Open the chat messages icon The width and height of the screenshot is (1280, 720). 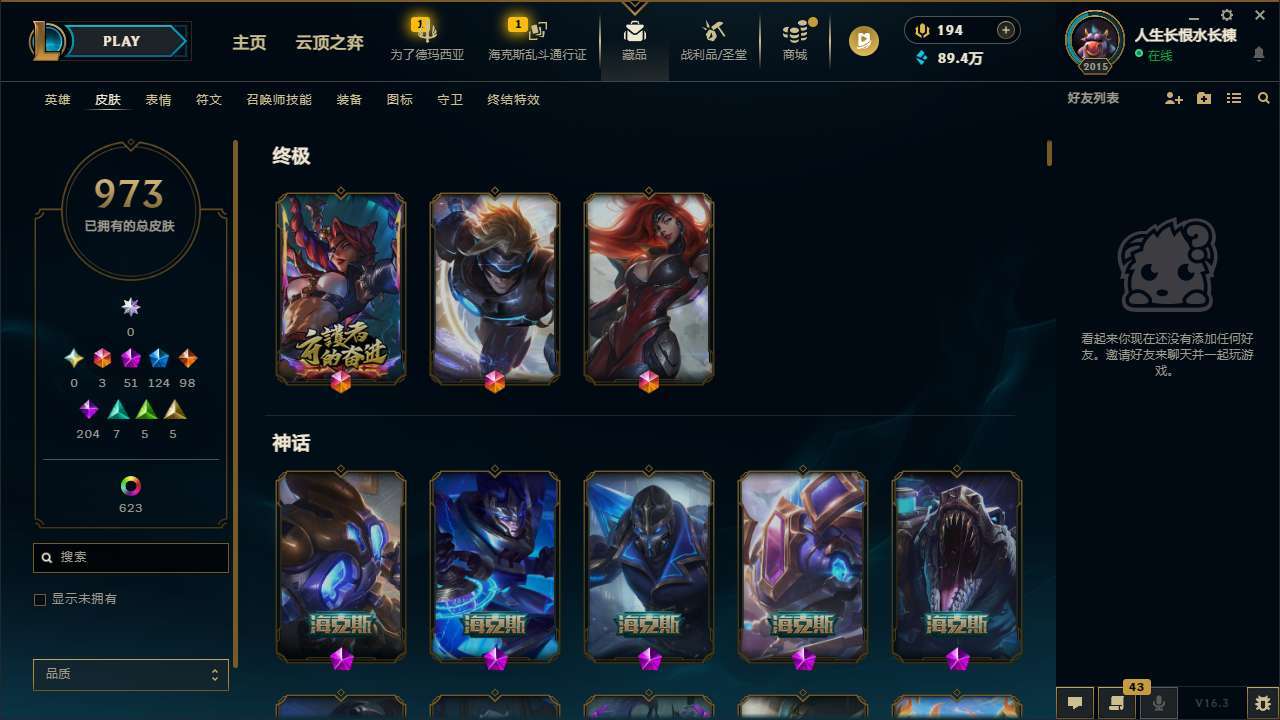[1075, 703]
